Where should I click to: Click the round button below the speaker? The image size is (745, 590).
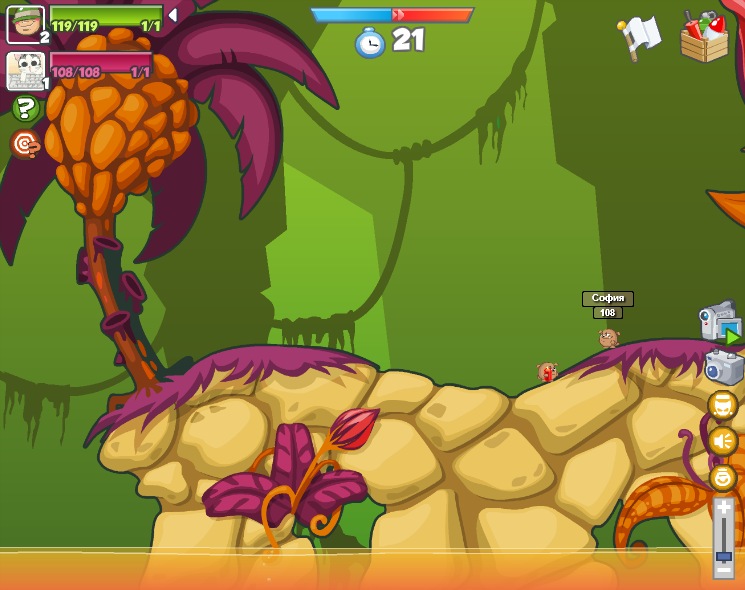click(722, 477)
